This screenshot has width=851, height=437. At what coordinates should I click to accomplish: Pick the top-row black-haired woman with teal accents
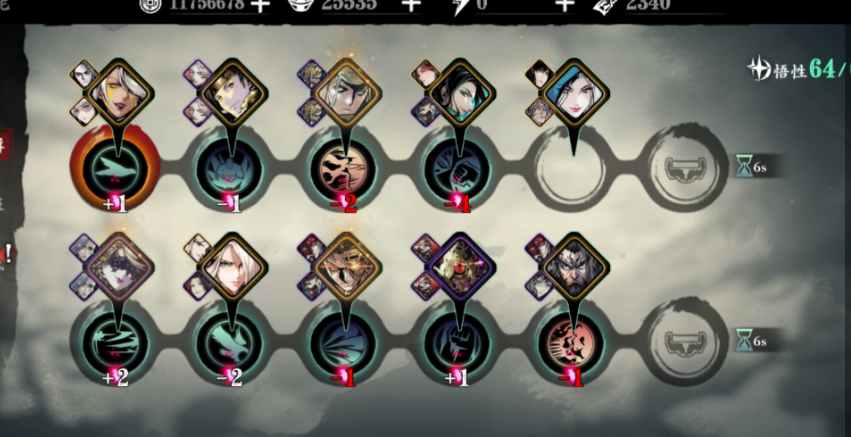pos(462,93)
